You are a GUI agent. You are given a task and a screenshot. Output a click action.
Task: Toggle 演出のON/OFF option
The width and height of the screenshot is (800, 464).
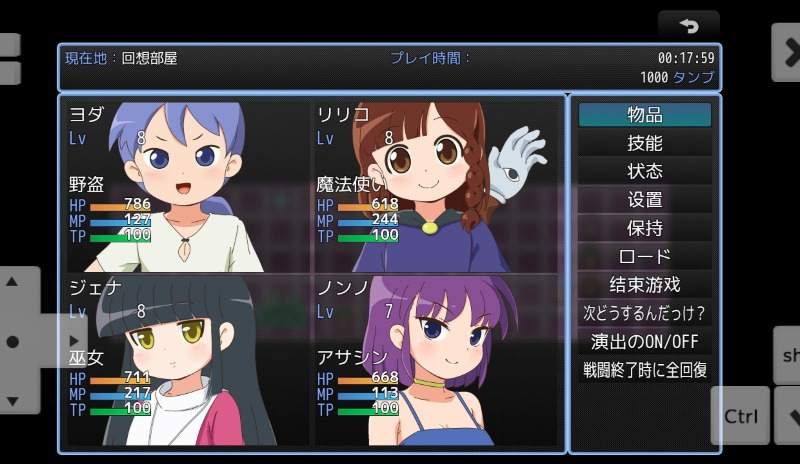(645, 341)
